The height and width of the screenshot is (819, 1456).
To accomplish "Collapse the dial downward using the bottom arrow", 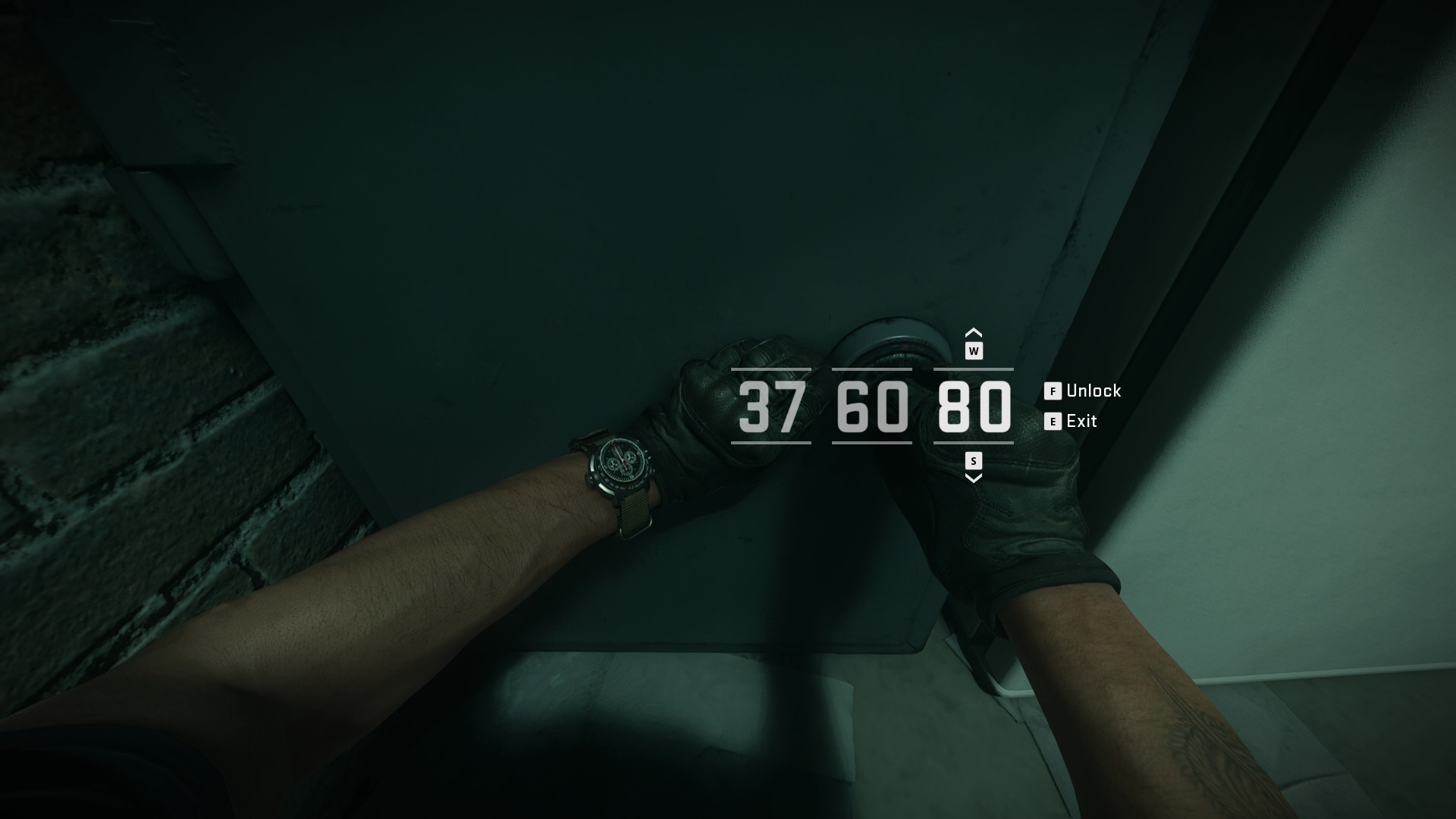I will pos(974,479).
